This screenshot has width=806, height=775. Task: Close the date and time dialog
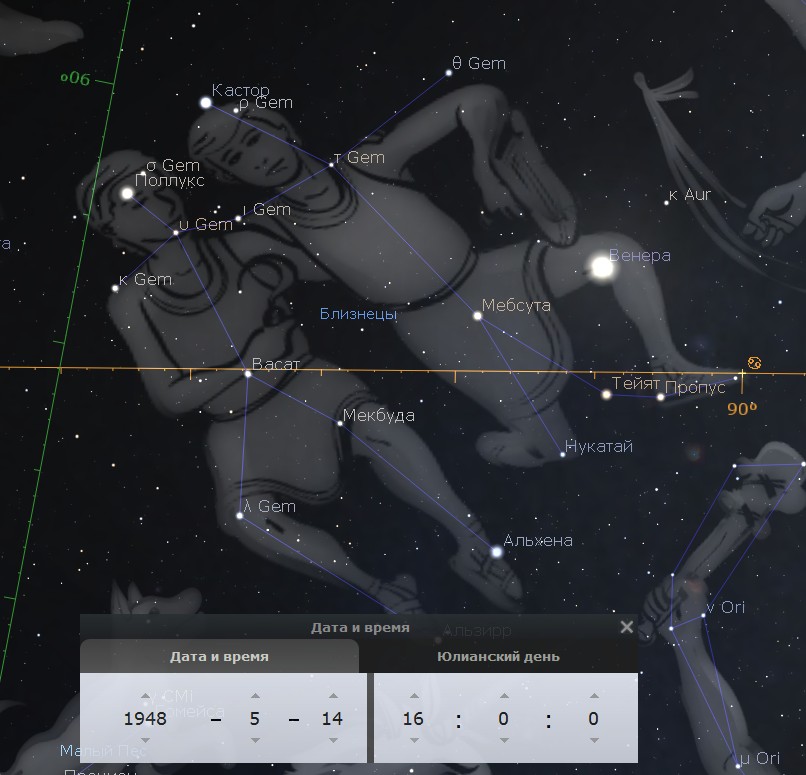click(x=626, y=627)
